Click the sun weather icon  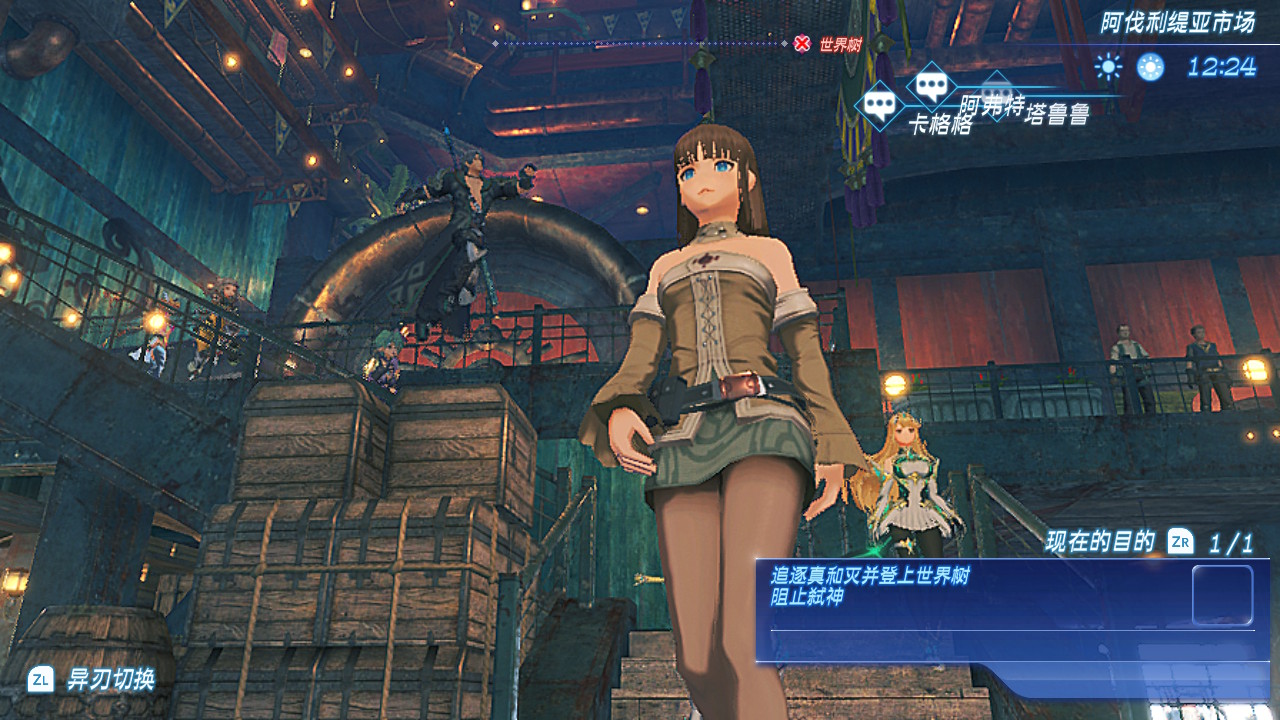(1108, 67)
